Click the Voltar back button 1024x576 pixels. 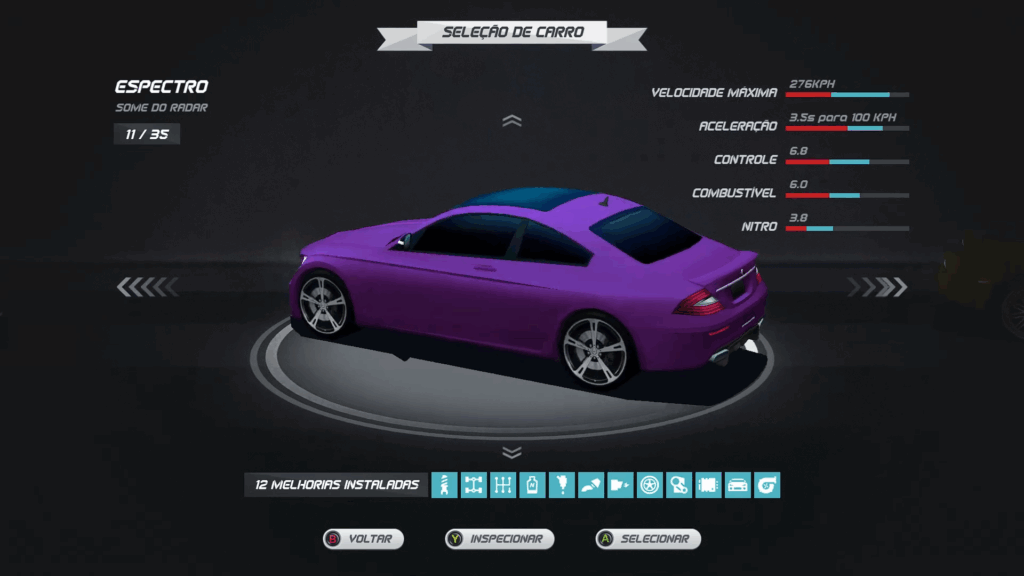pos(363,539)
